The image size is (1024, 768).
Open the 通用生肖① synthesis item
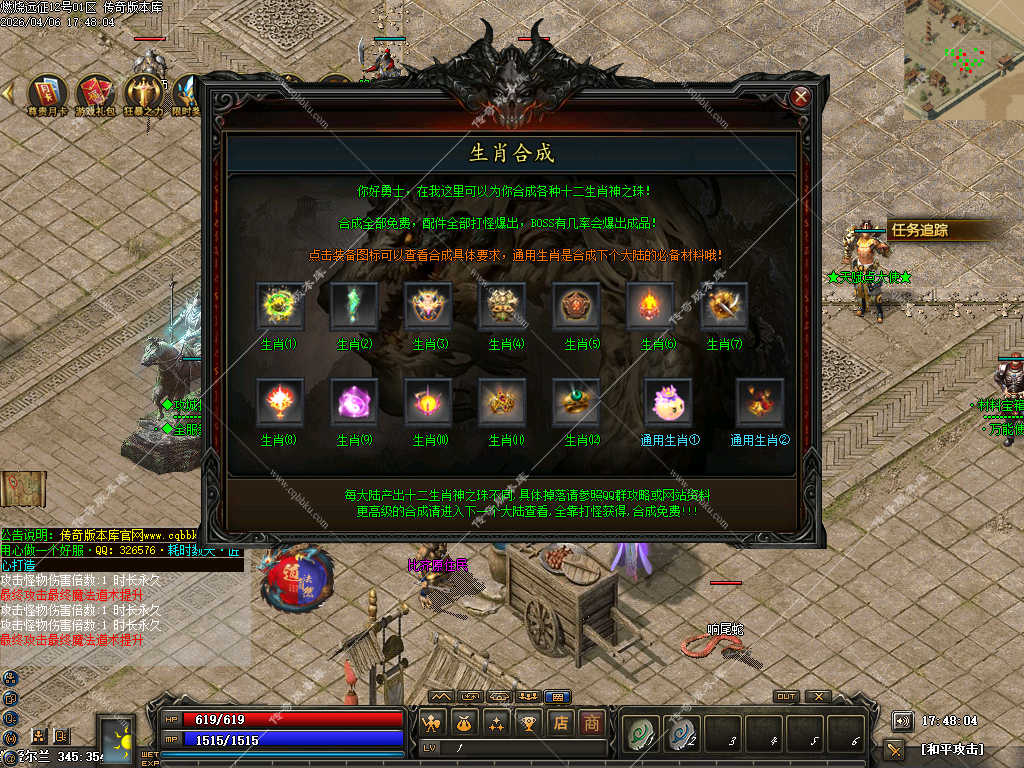(668, 402)
